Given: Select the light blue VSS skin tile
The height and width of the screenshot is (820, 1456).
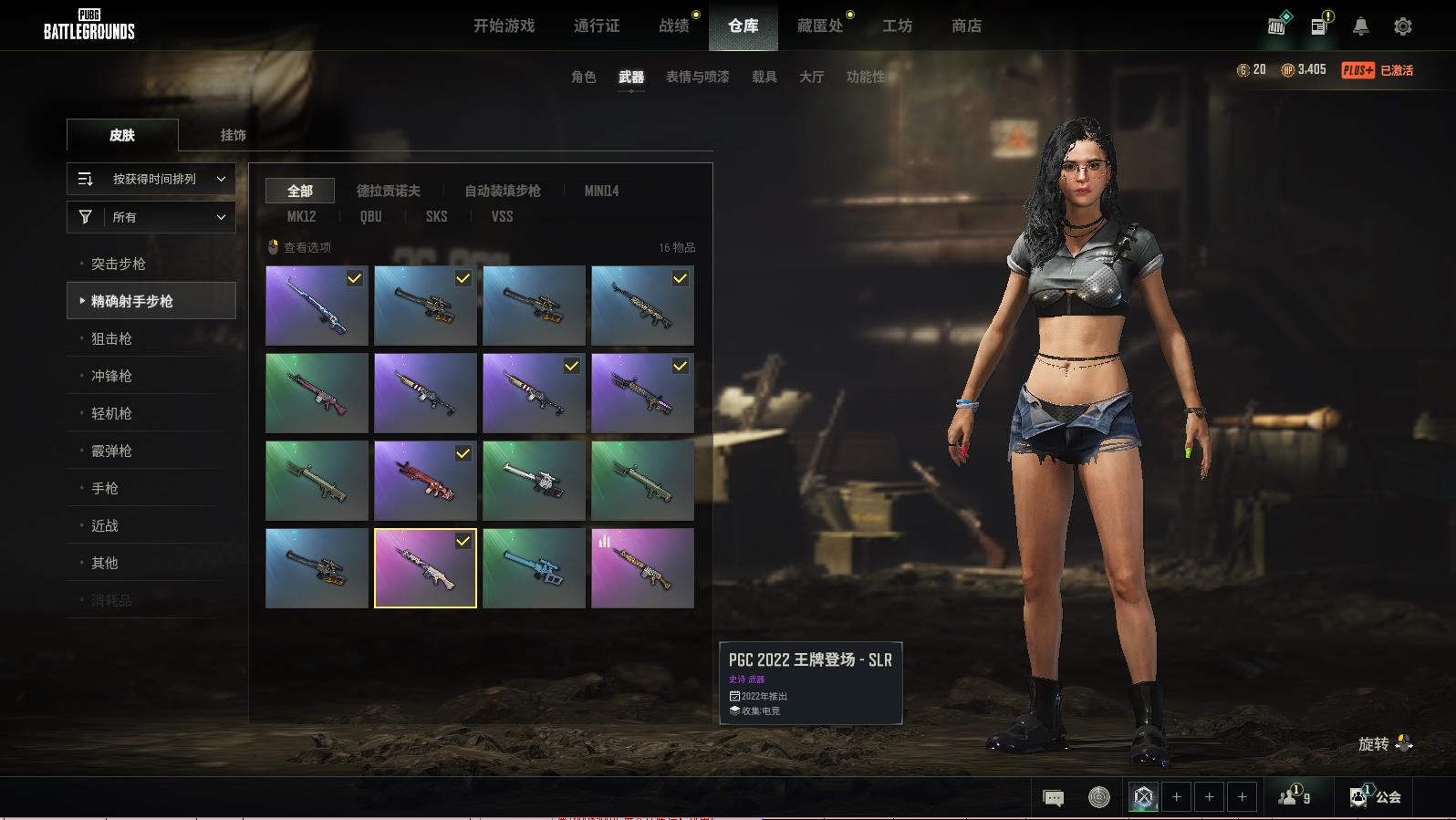Looking at the screenshot, I should click(x=534, y=568).
